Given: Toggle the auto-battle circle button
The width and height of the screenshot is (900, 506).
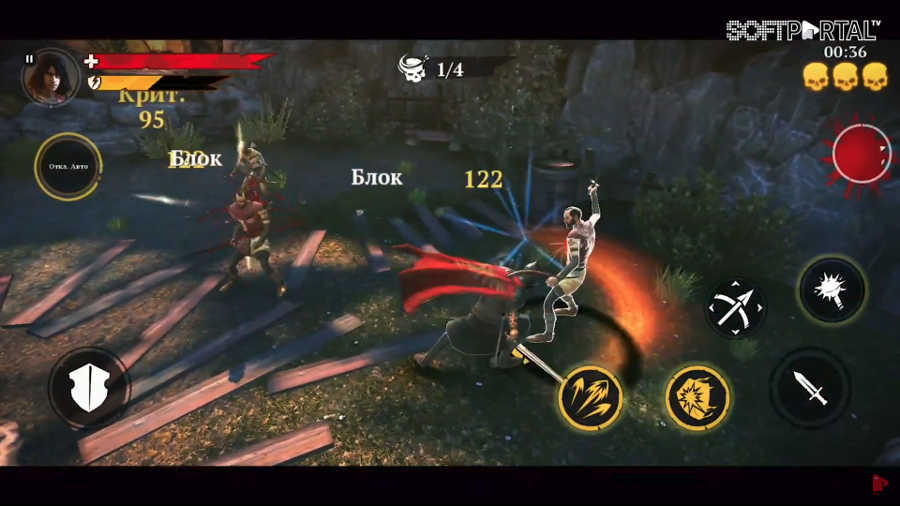Looking at the screenshot, I should [x=67, y=166].
